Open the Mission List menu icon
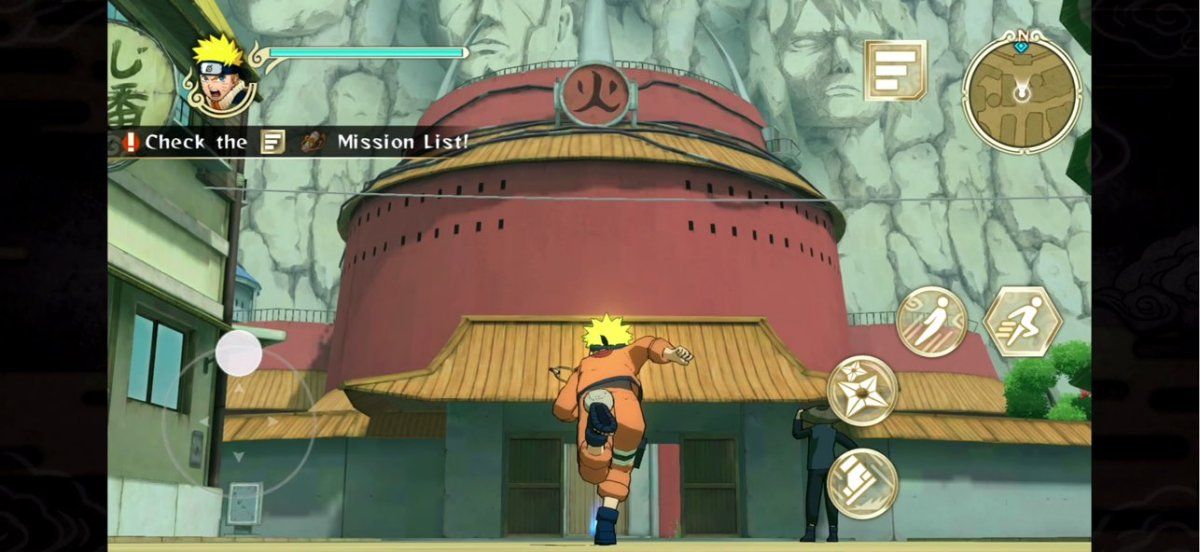Screen dimensions: 1200x552 (895, 70)
